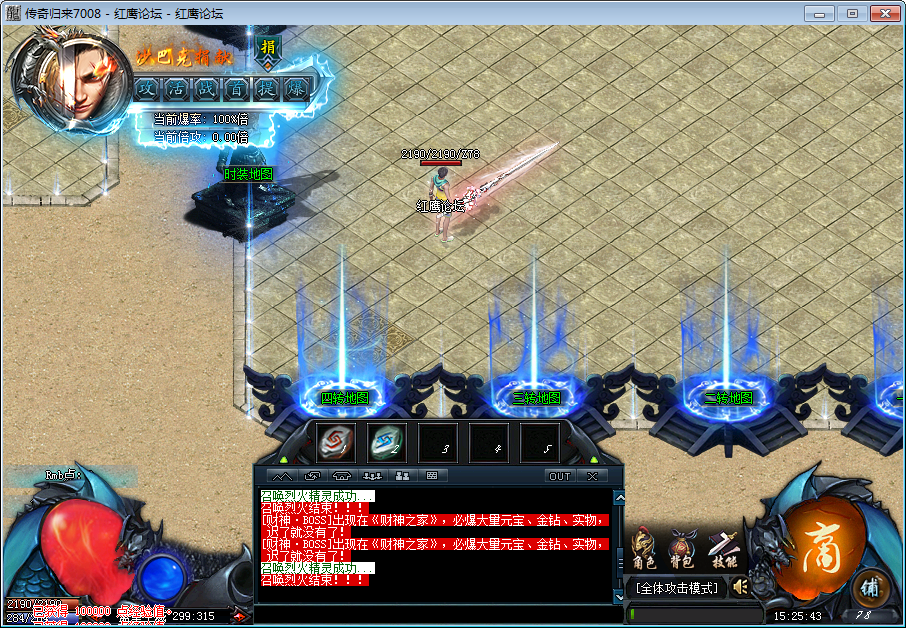
Task: Click the 攻 button in the top bar
Action: click(x=147, y=88)
